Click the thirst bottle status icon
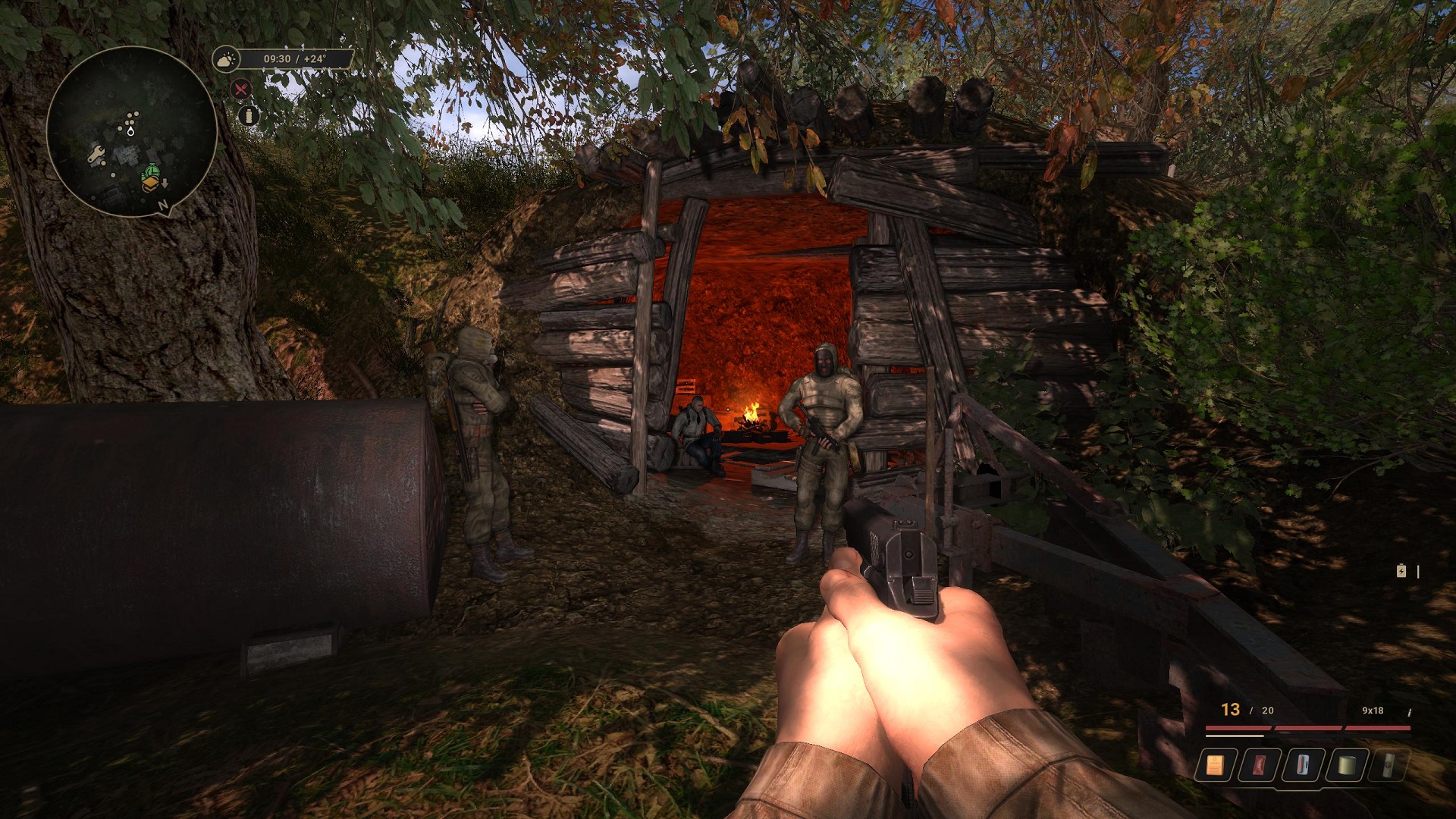 [249, 115]
